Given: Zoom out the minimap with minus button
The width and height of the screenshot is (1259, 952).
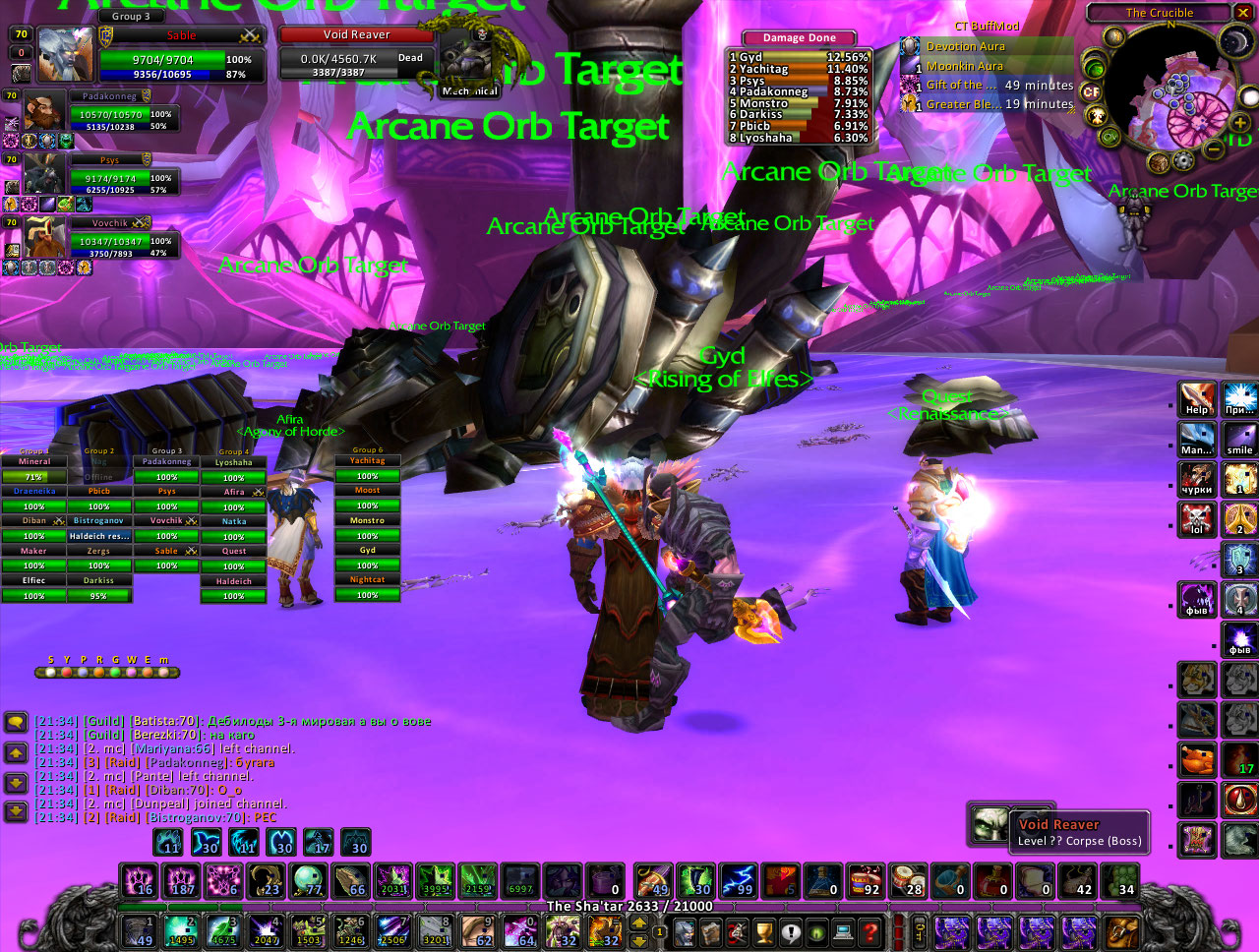Looking at the screenshot, I should [1216, 149].
